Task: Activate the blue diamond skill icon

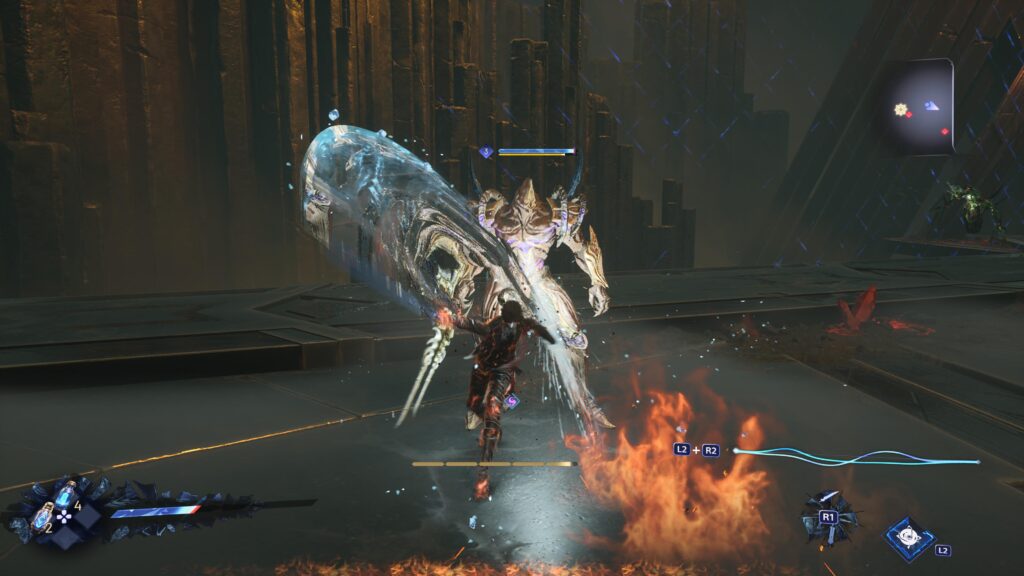Action: pos(910,537)
